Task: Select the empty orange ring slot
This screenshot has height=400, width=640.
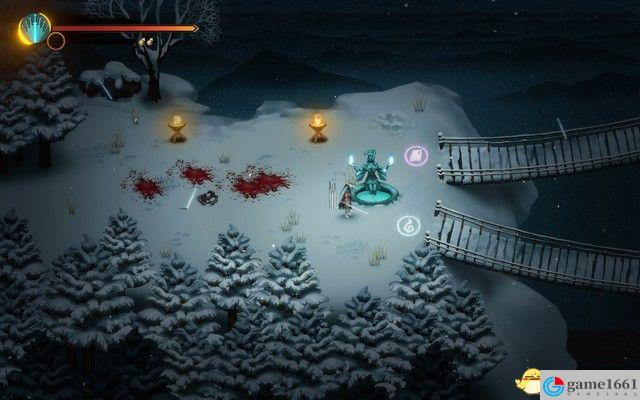Action: (56, 41)
